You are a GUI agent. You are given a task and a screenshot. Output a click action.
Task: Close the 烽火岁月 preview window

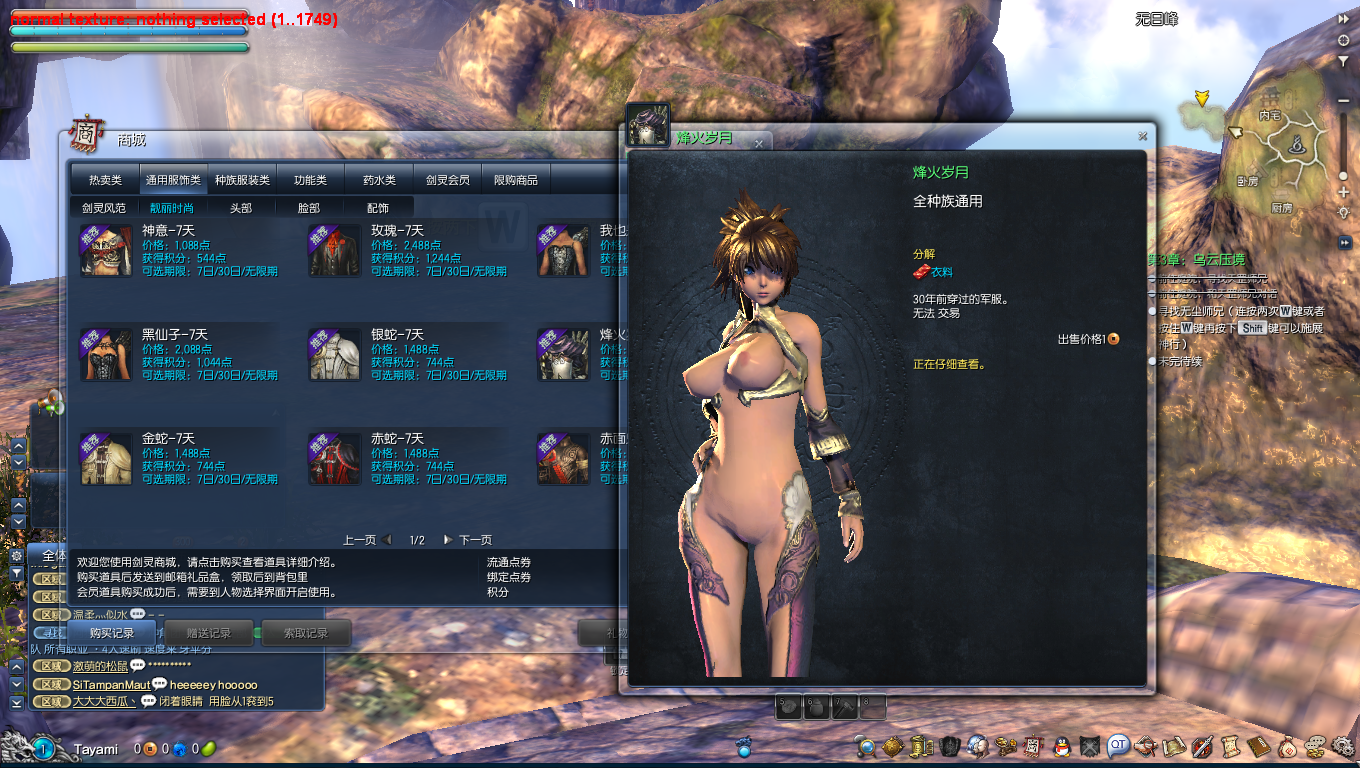coord(1142,136)
